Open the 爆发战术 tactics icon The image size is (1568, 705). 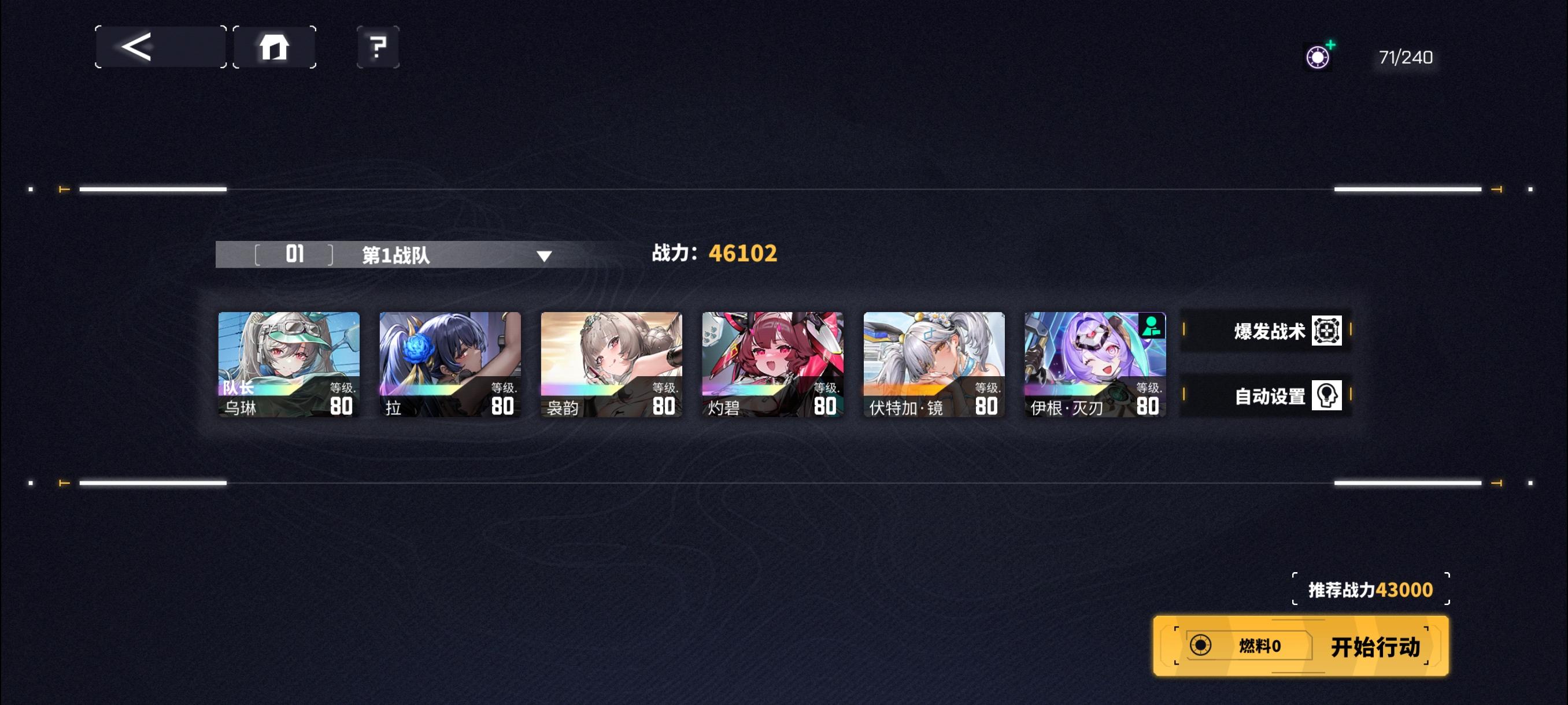pos(1326,332)
